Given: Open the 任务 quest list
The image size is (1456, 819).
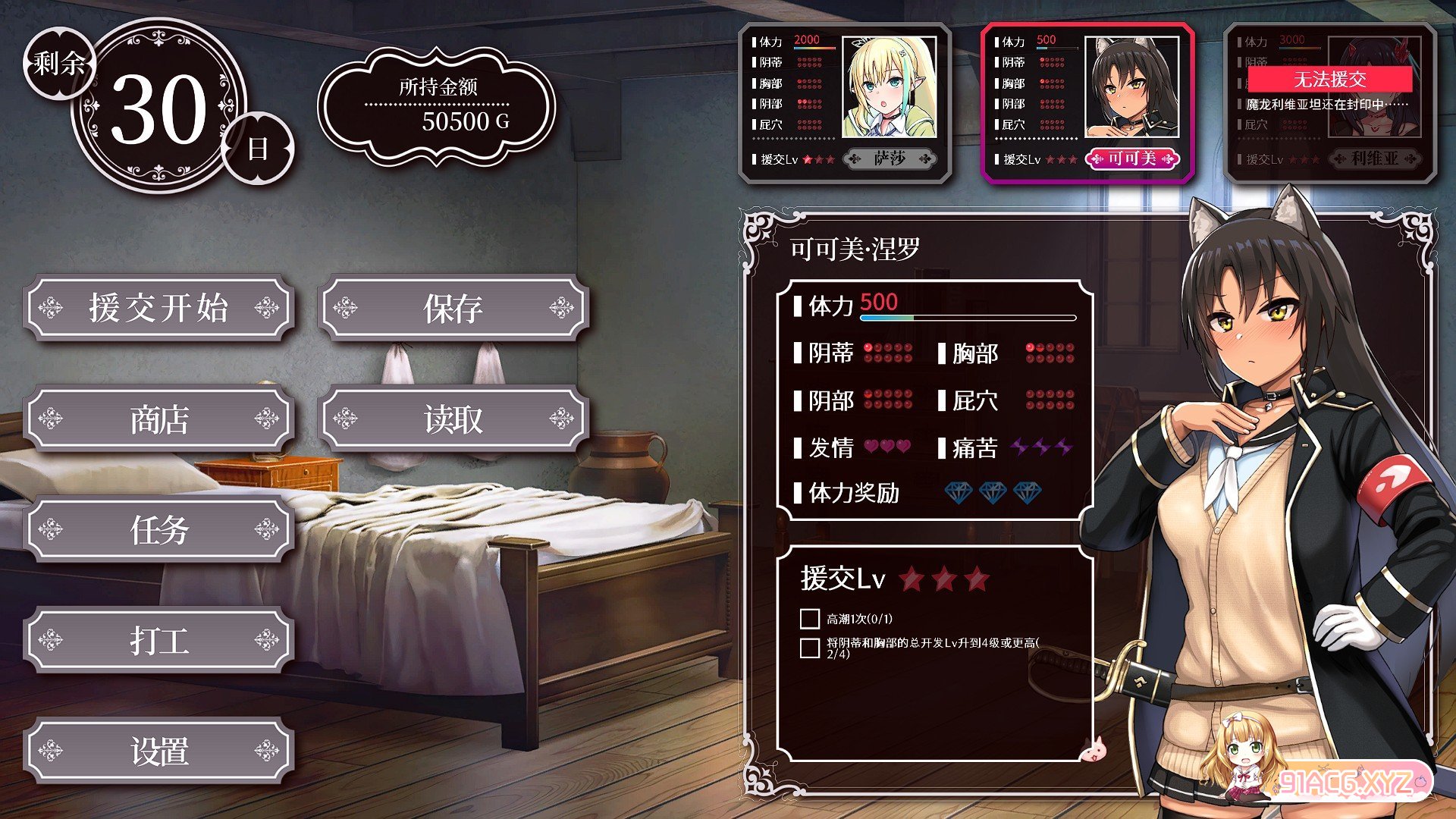Looking at the screenshot, I should pos(158,530).
